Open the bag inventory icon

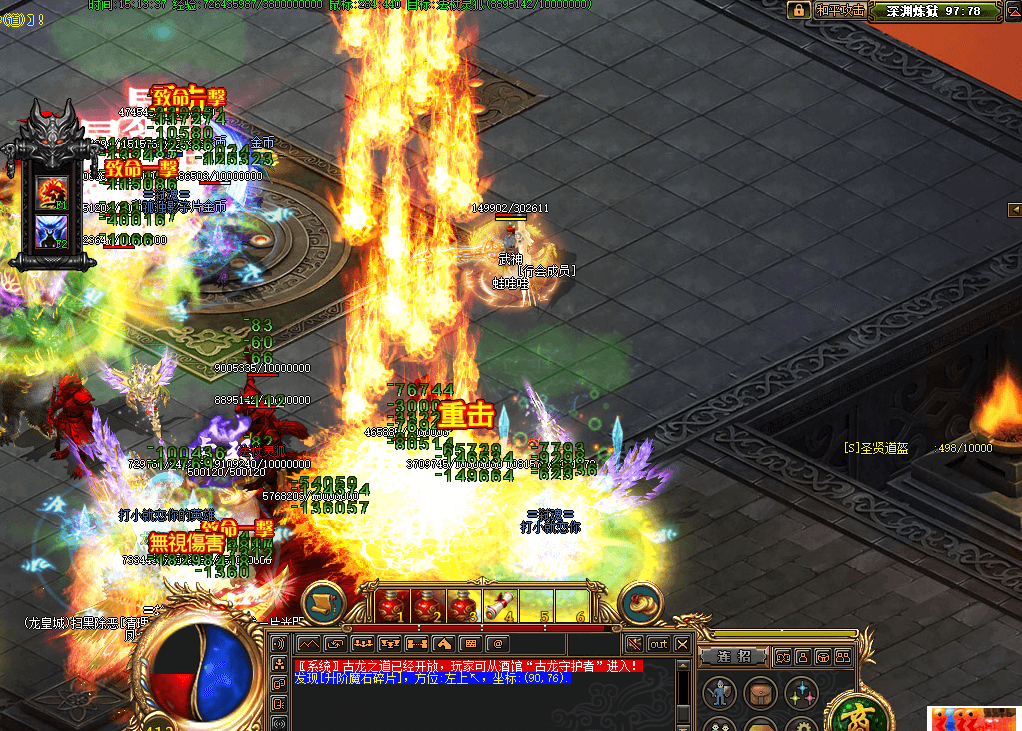click(759, 693)
